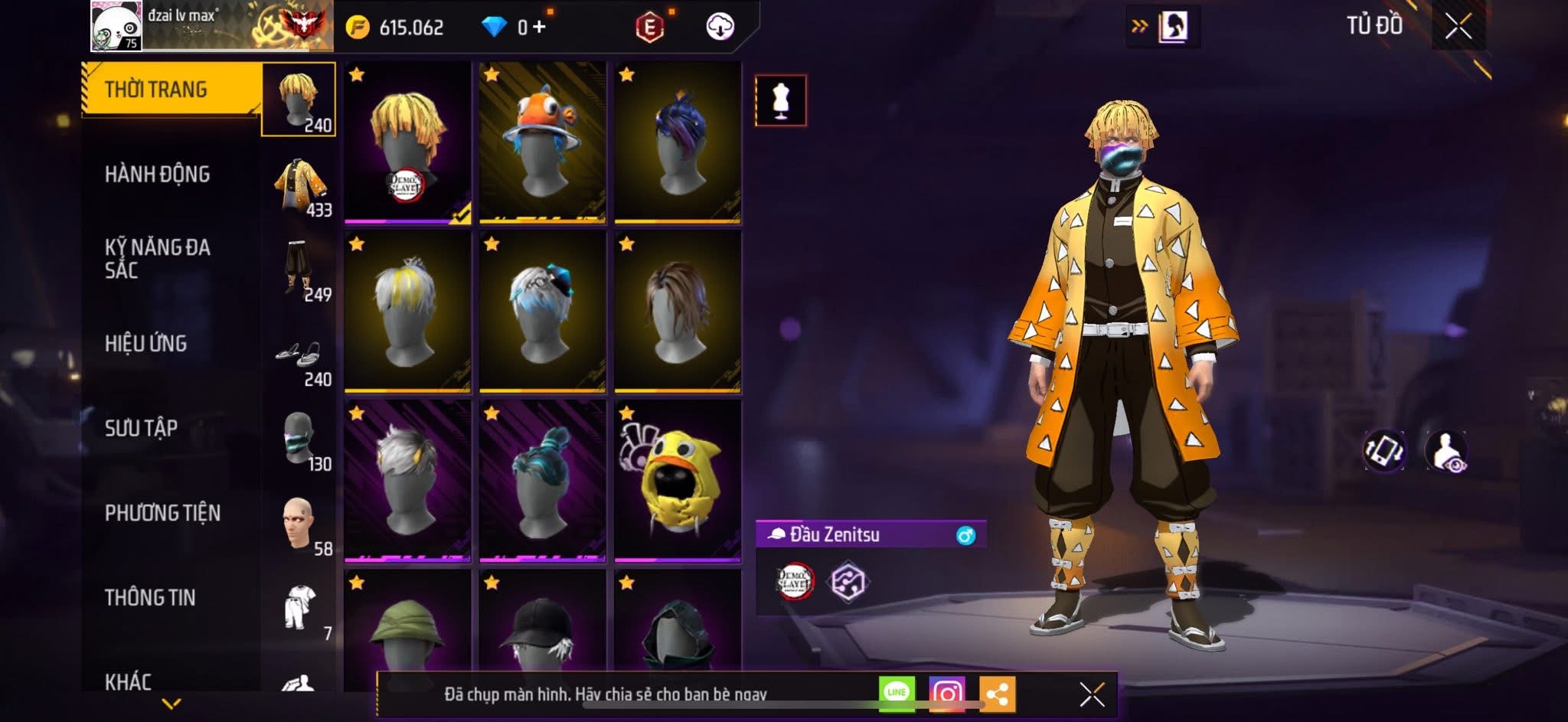Go to the Sưu Tập category
Viewport: 1568px width, 722px height.
point(141,428)
